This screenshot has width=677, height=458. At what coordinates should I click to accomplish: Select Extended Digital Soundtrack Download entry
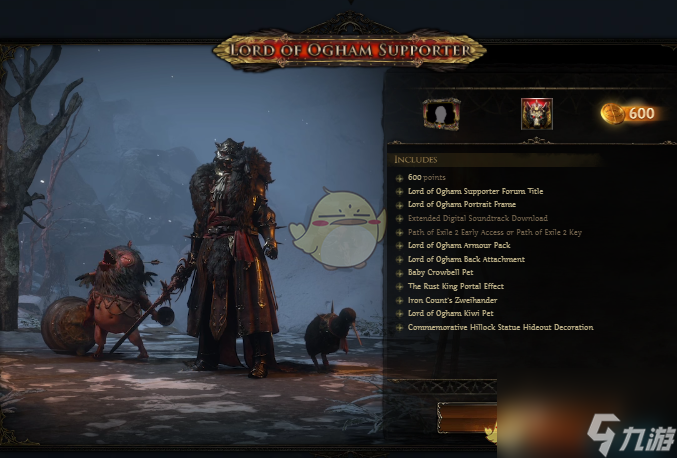477,218
